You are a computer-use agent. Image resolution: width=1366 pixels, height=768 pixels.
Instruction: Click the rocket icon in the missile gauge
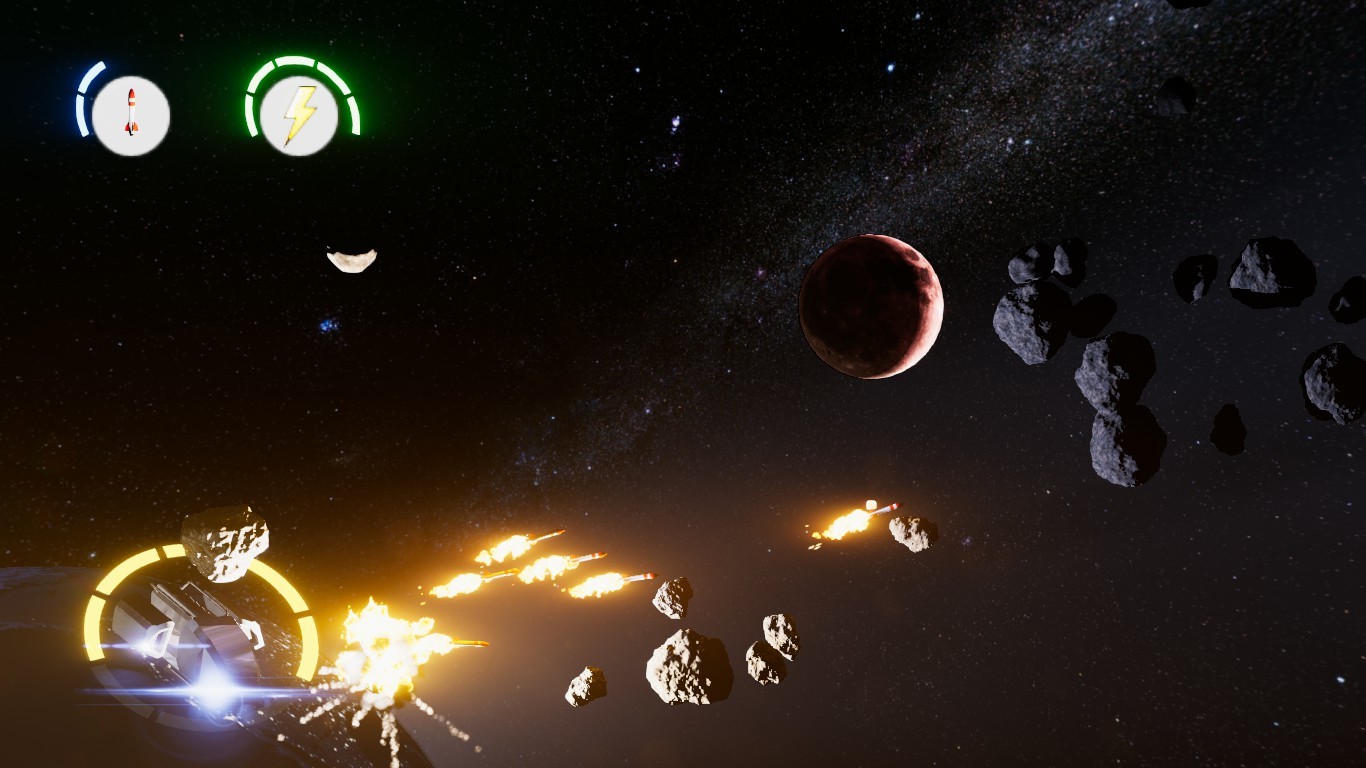tap(131, 113)
